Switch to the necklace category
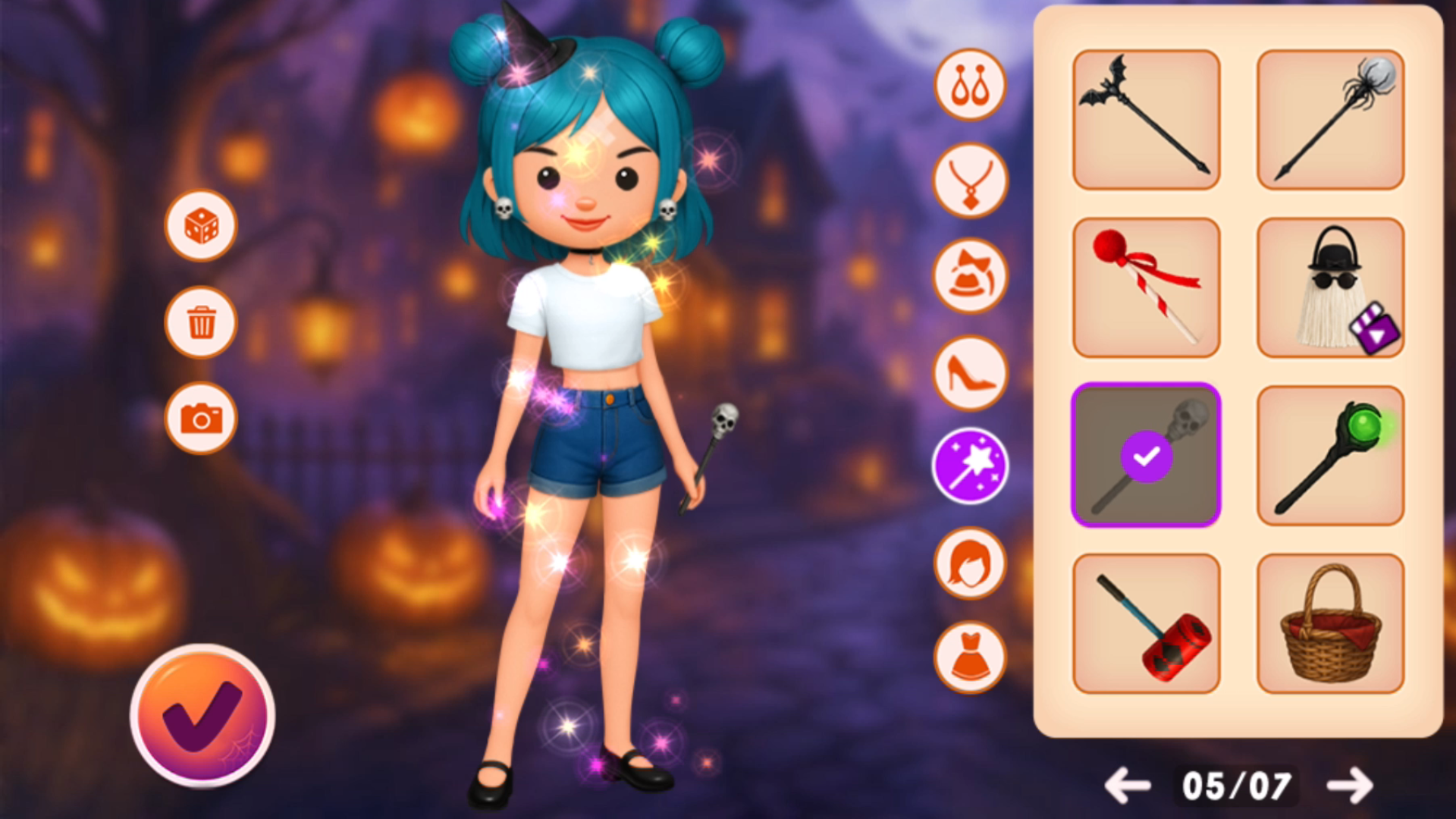Screen dimensions: 1456x819 point(970,181)
